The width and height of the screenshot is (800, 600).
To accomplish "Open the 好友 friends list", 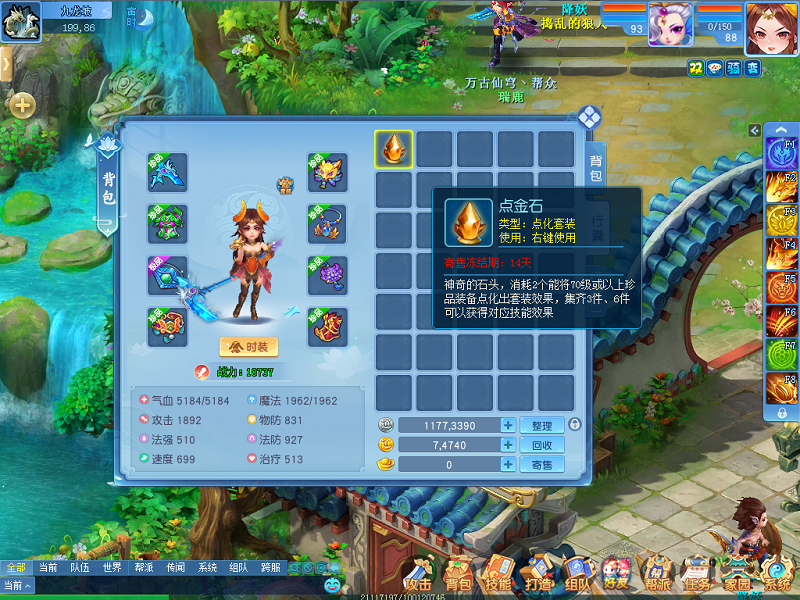I will coord(616,575).
